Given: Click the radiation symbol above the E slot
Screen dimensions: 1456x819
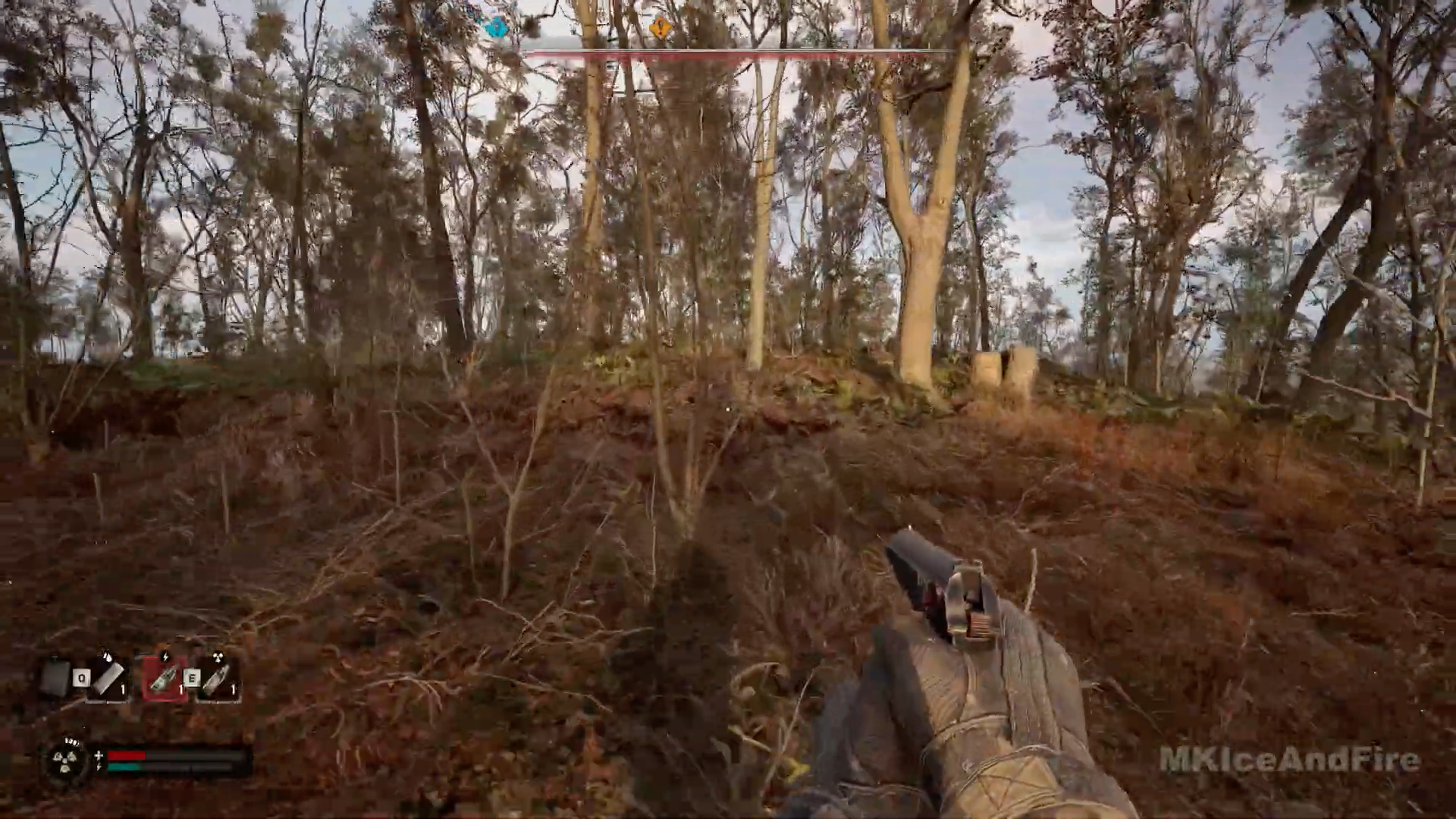Looking at the screenshot, I should [x=218, y=657].
